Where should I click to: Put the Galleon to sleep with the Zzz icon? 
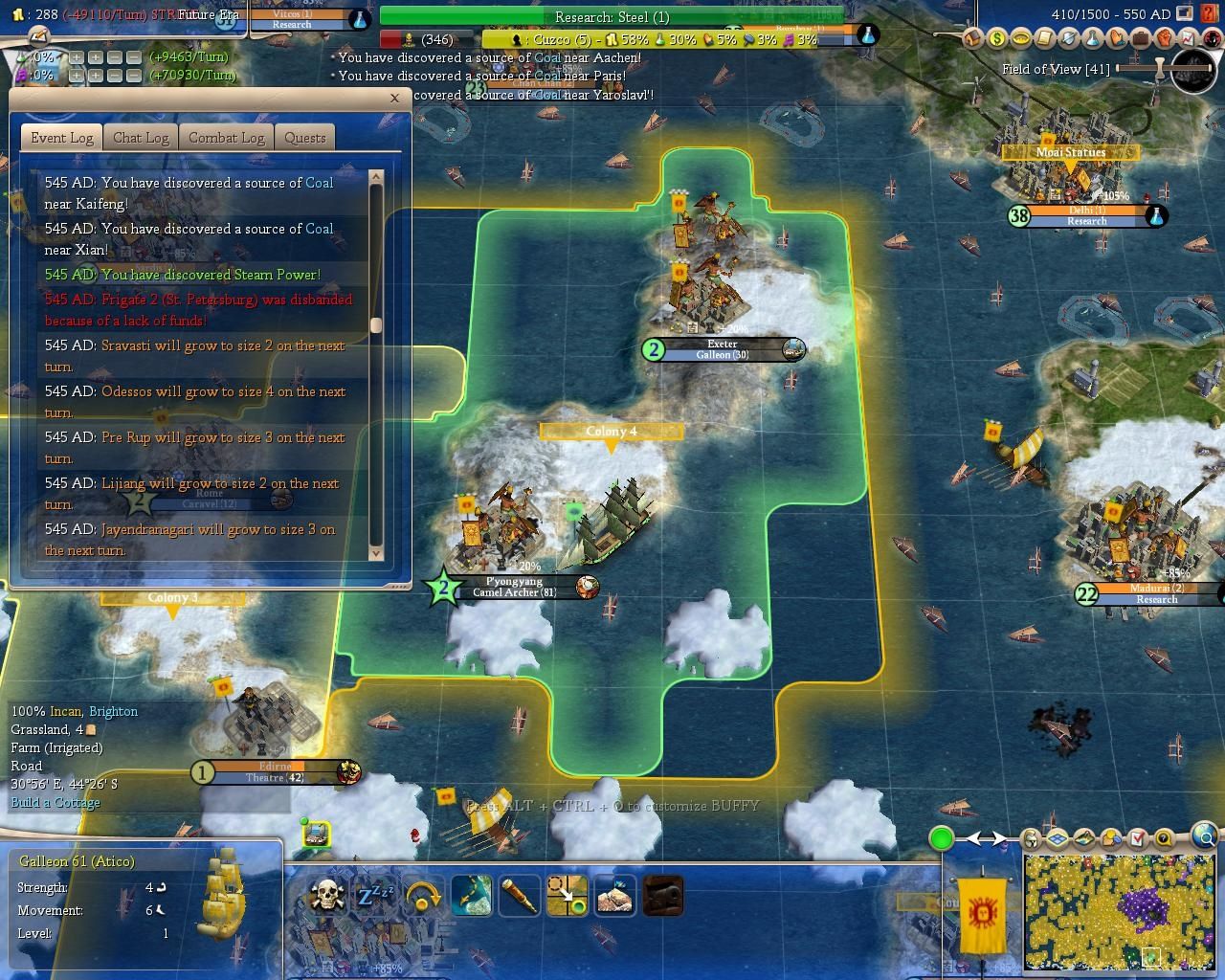click(377, 896)
